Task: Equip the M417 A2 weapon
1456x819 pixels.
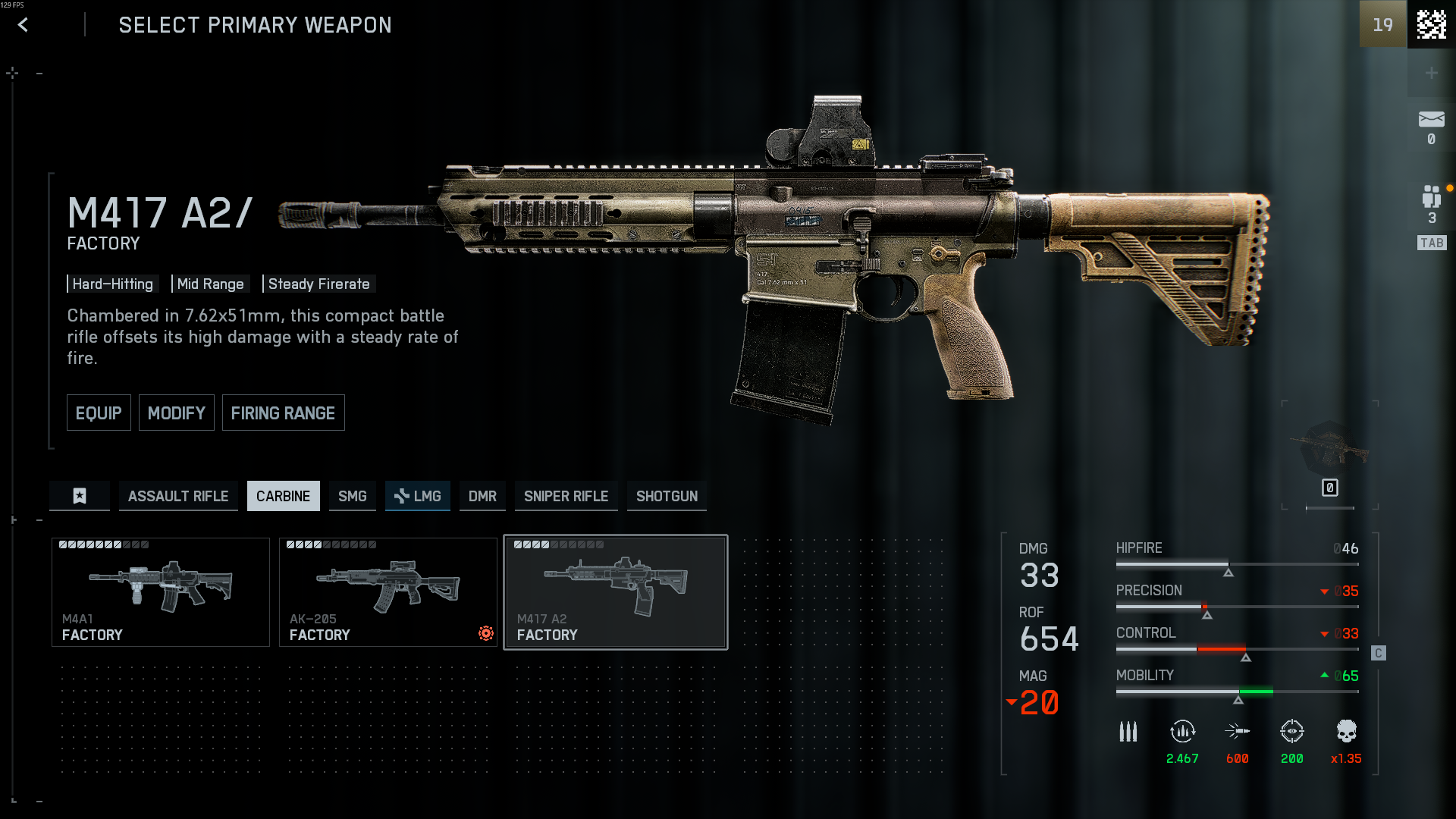Action: click(x=99, y=413)
